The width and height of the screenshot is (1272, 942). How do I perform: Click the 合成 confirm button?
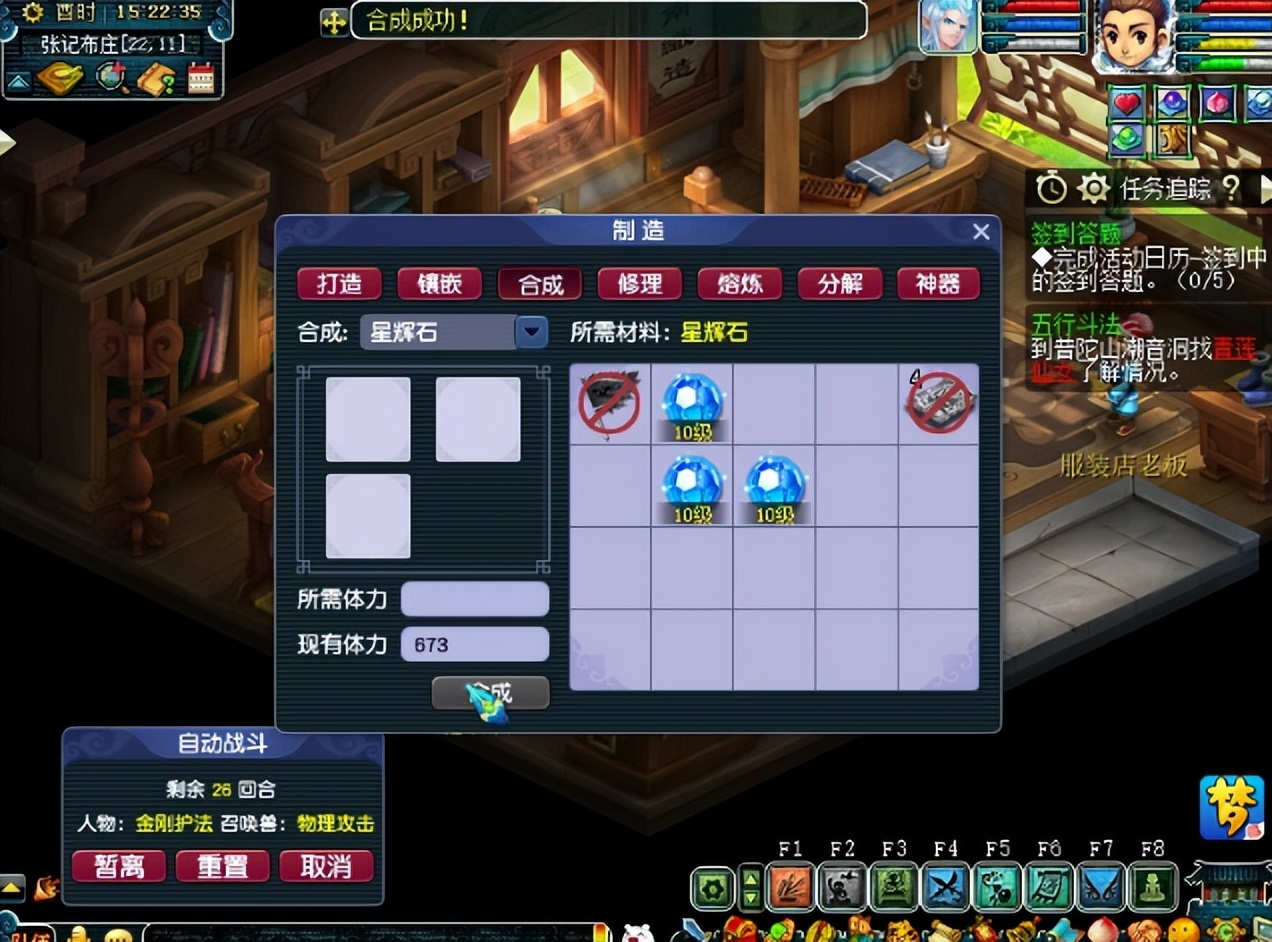pos(490,692)
